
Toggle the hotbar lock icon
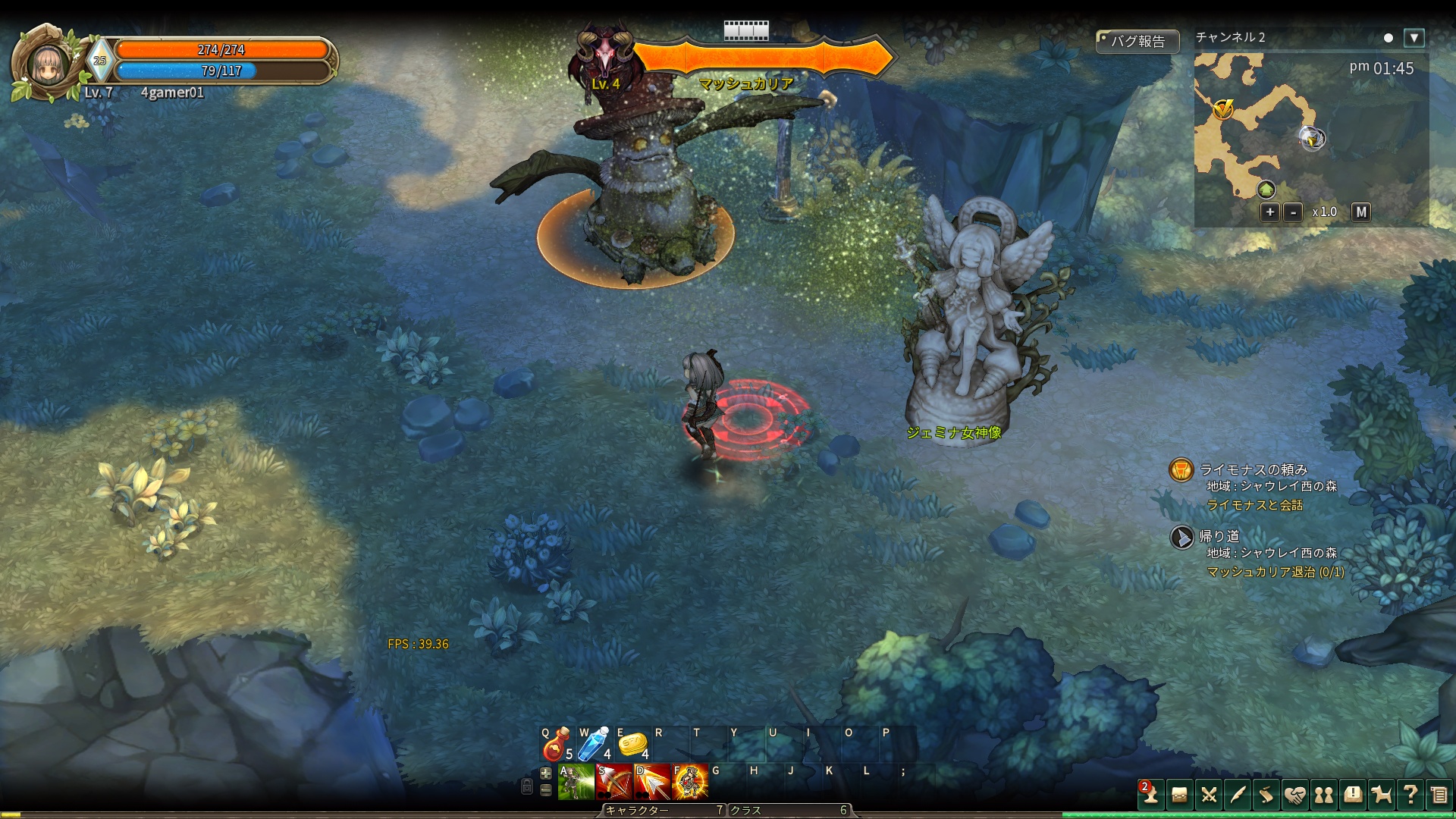pyautogui.click(x=527, y=787)
